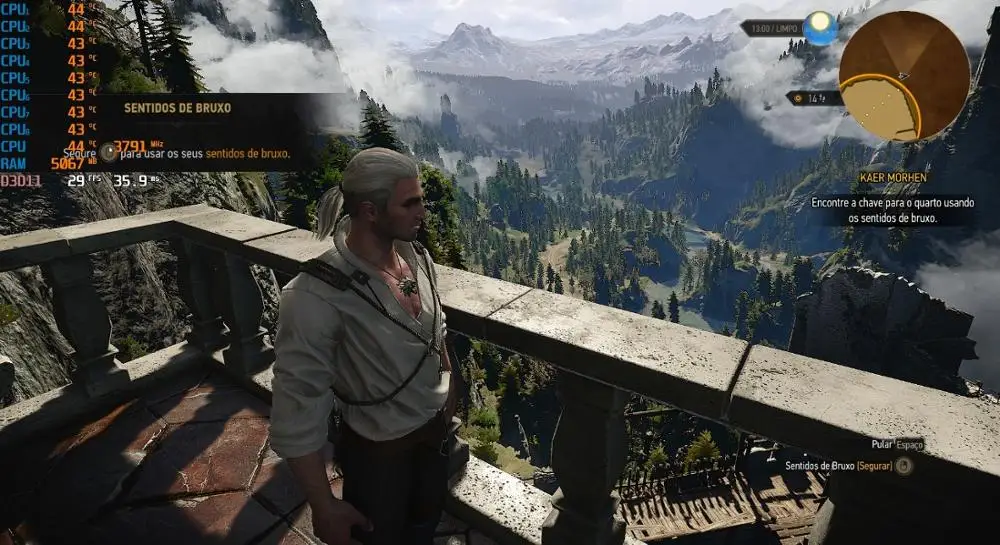The height and width of the screenshot is (545, 1000).
Task: Open the Kaer Morhen quest tracker
Action: click(x=892, y=178)
